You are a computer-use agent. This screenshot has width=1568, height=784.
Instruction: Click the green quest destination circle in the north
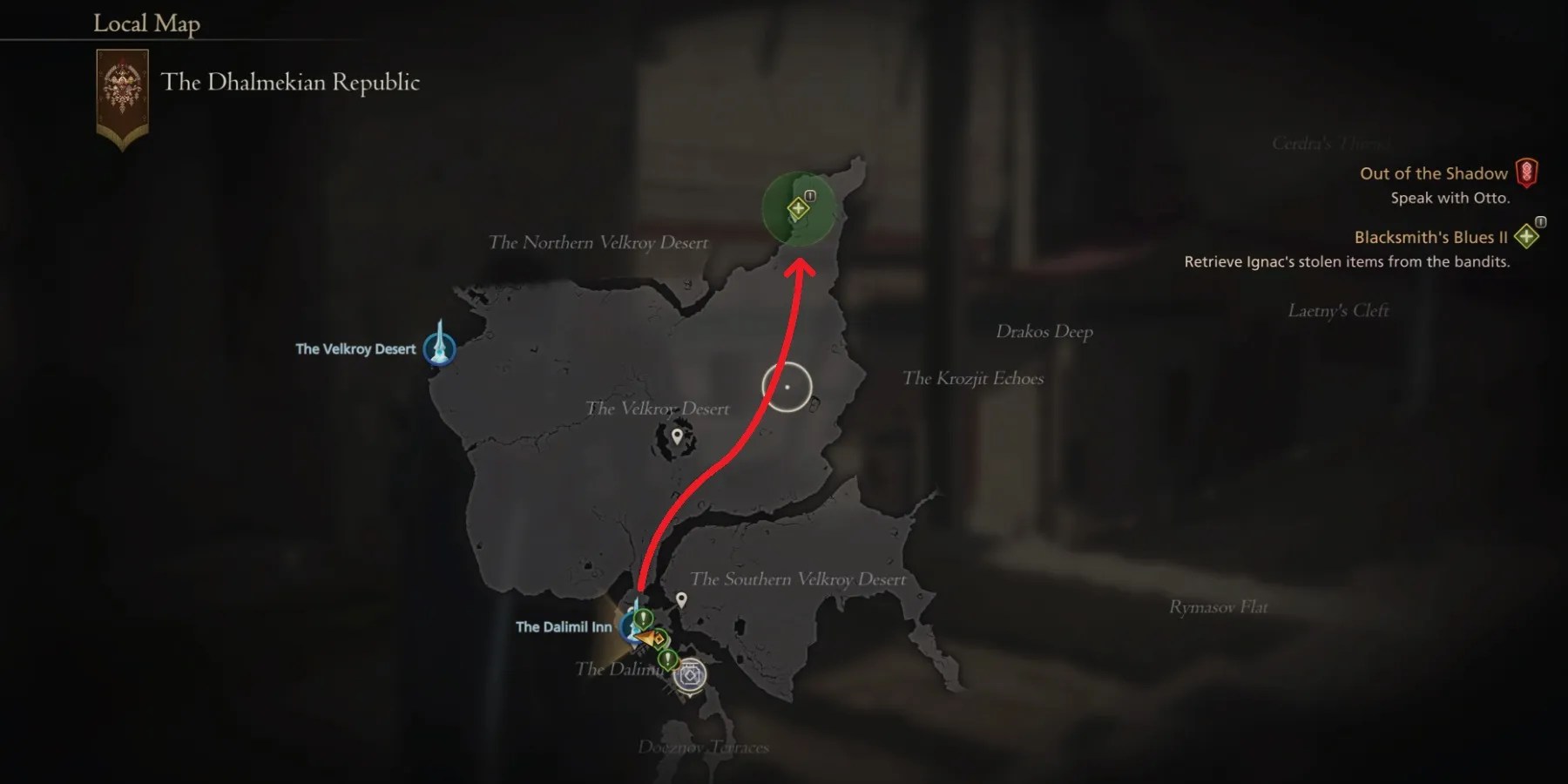pyautogui.click(x=797, y=209)
